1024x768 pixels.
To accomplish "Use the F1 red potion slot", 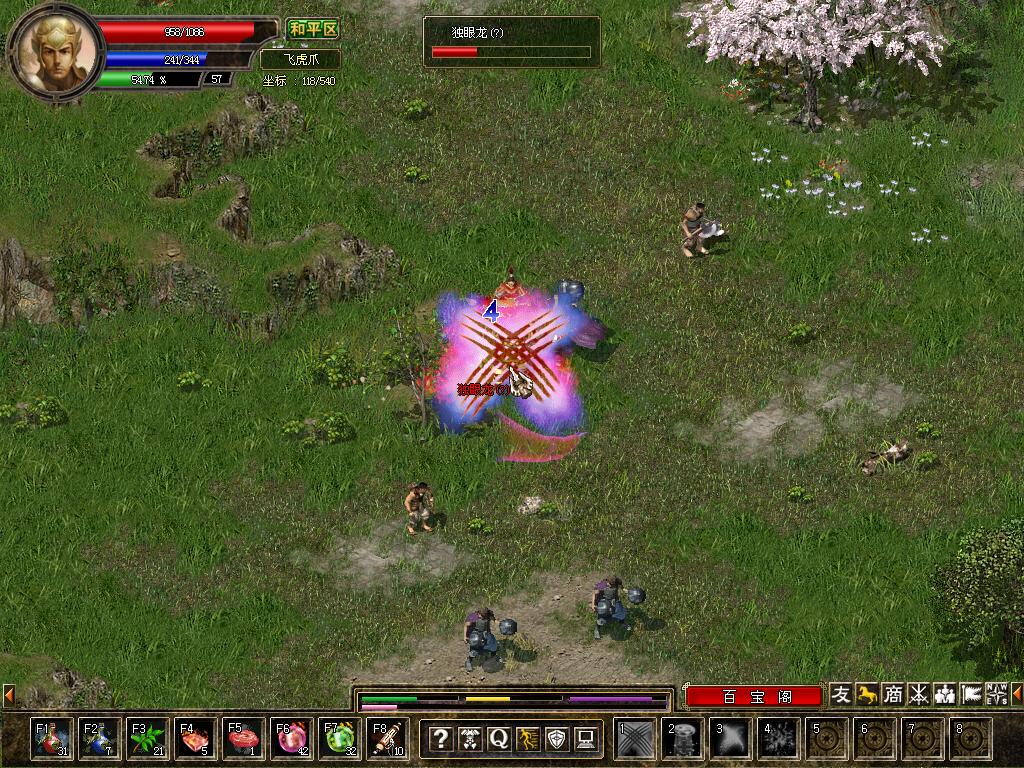I will [x=51, y=738].
